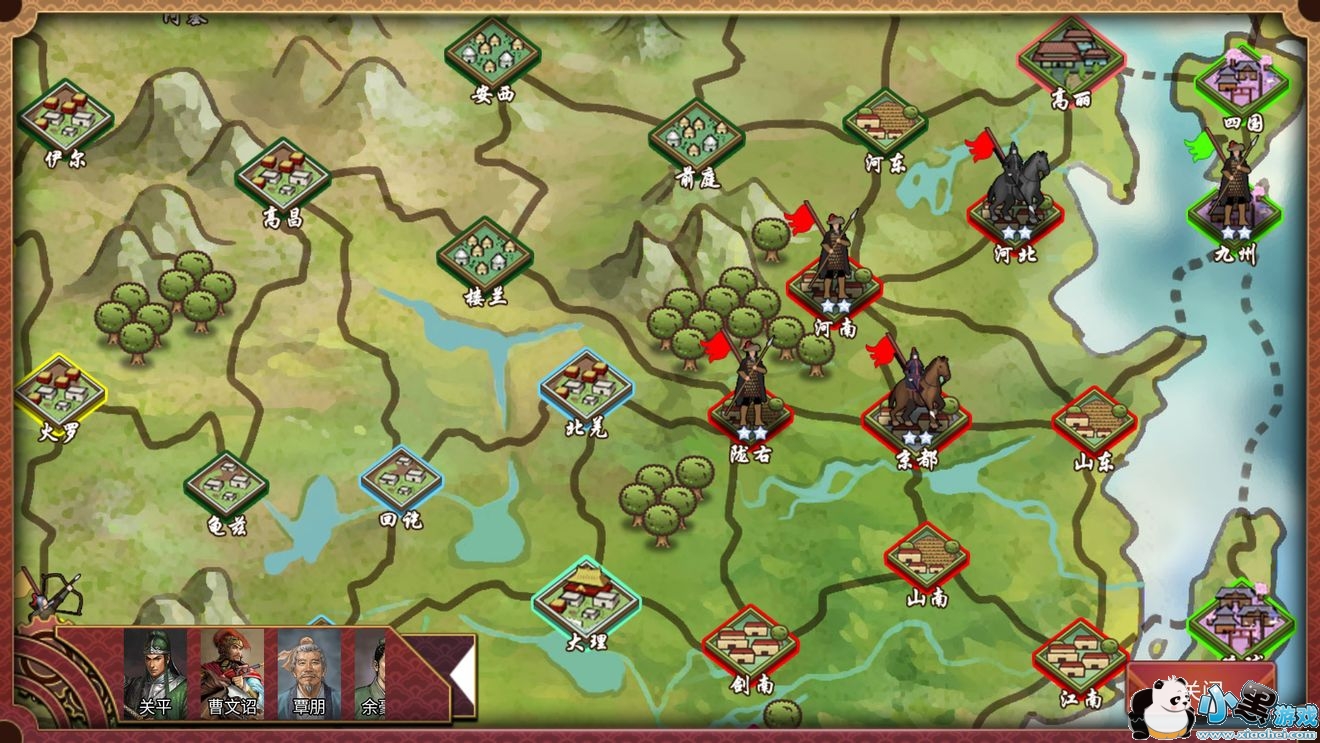Viewport: 1320px width, 743px height.
Task: Select the 九州 island tile
Action: (1235, 216)
